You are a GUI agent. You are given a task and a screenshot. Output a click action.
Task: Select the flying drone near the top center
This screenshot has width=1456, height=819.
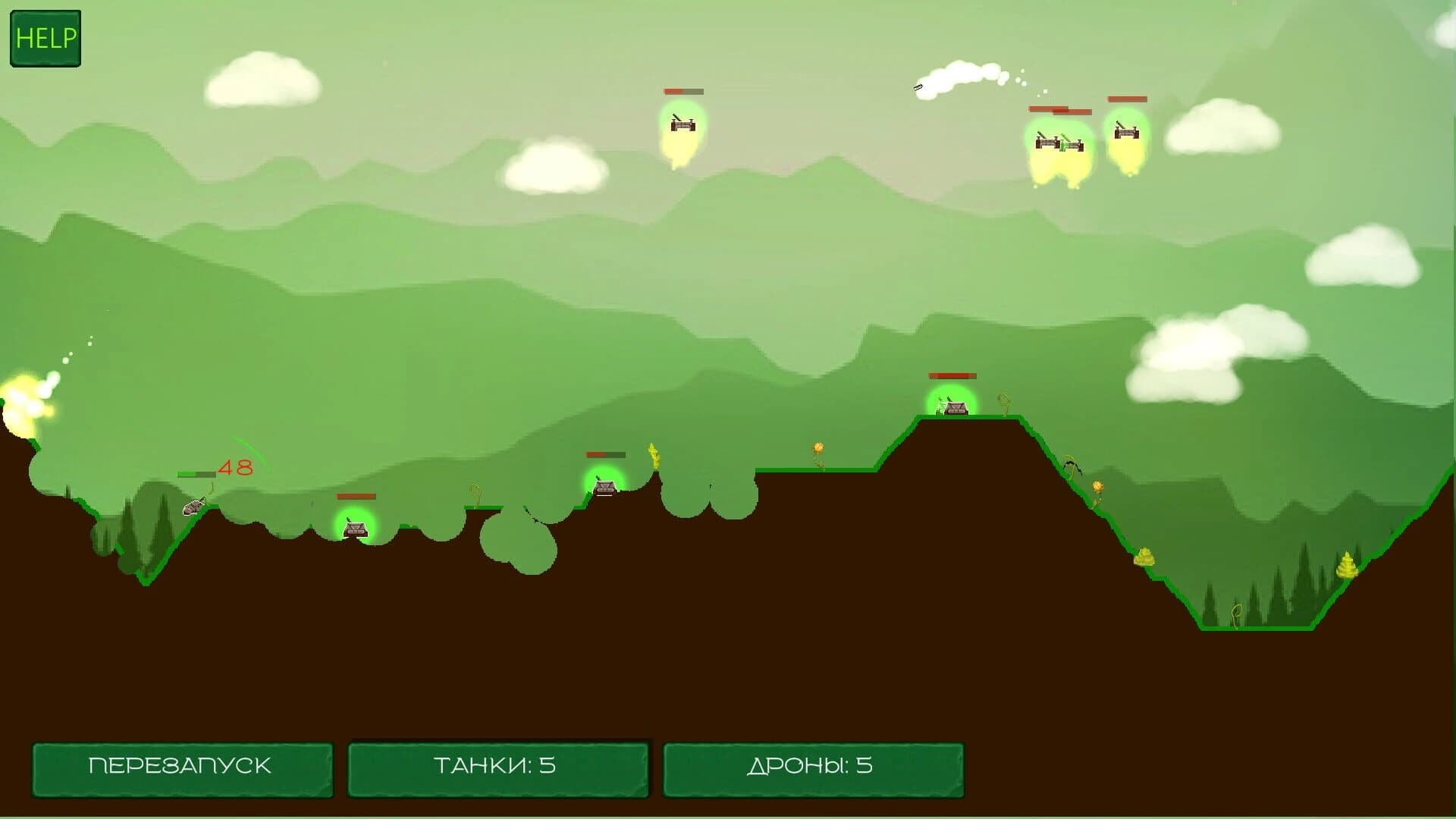[682, 125]
